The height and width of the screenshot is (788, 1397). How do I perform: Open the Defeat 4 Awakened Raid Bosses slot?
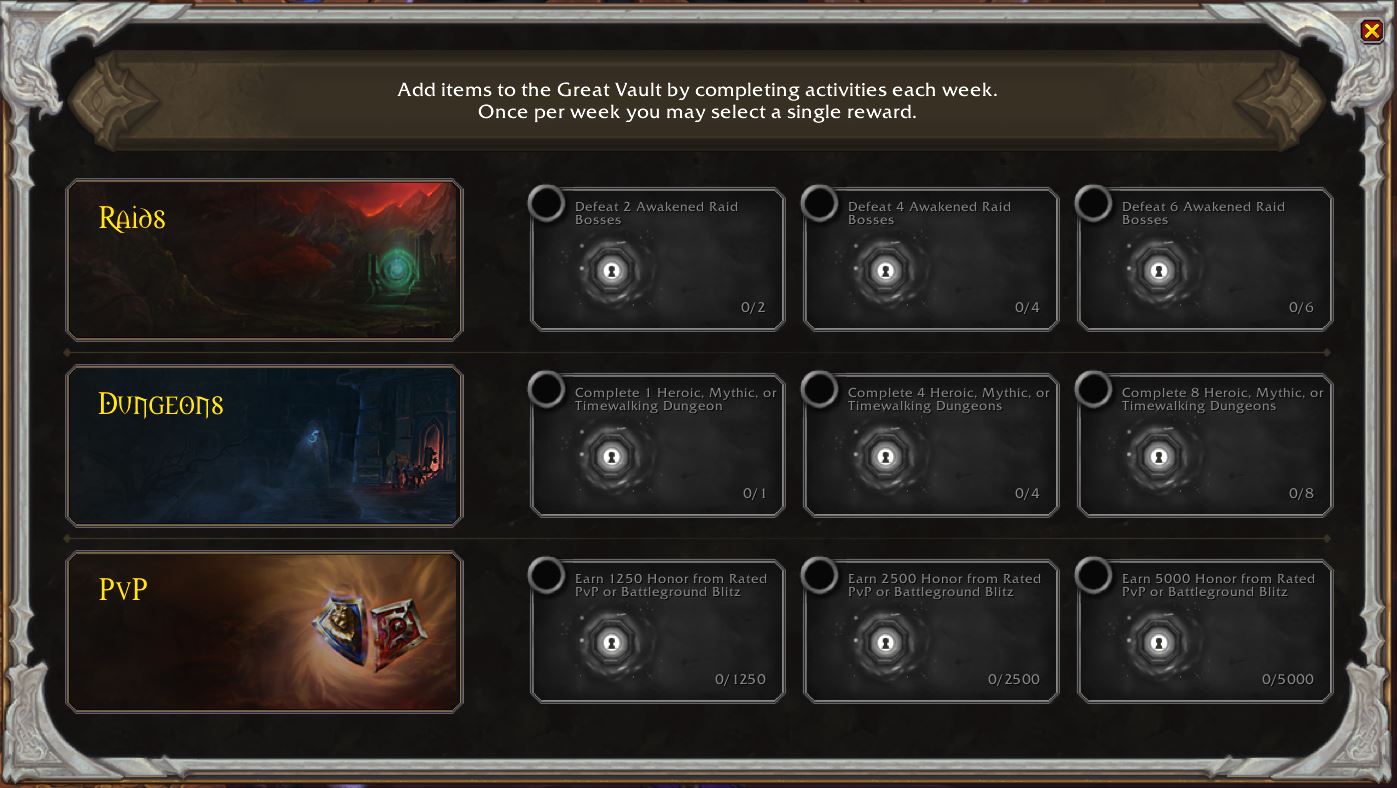pos(931,260)
